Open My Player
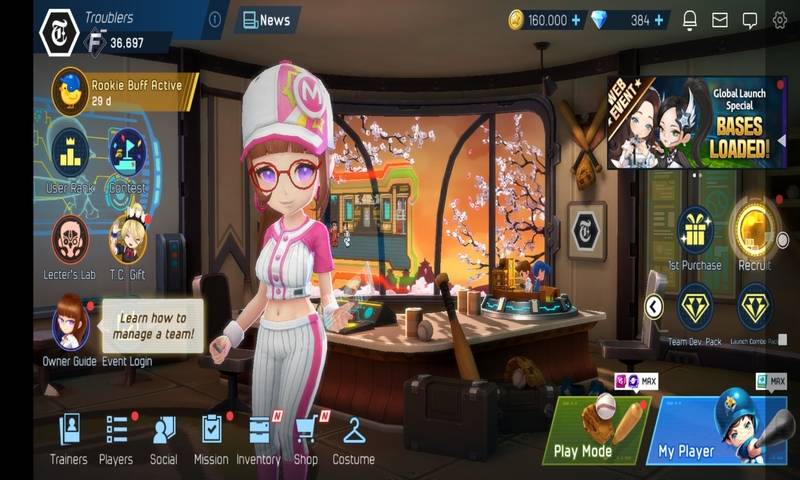Screen dimensions: 800x480 (710, 430)
